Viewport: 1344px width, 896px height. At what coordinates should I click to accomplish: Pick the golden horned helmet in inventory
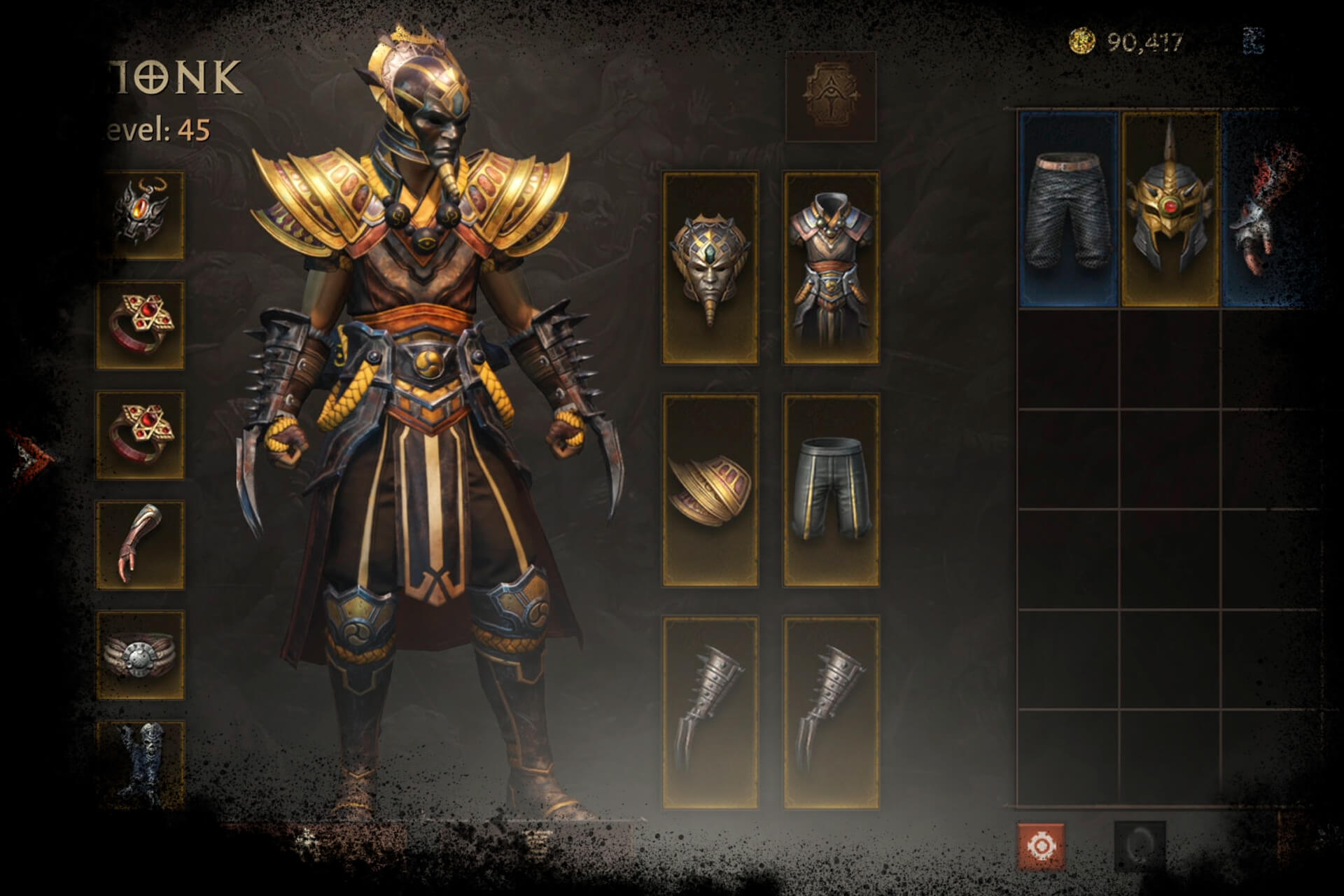pyautogui.click(x=1170, y=210)
